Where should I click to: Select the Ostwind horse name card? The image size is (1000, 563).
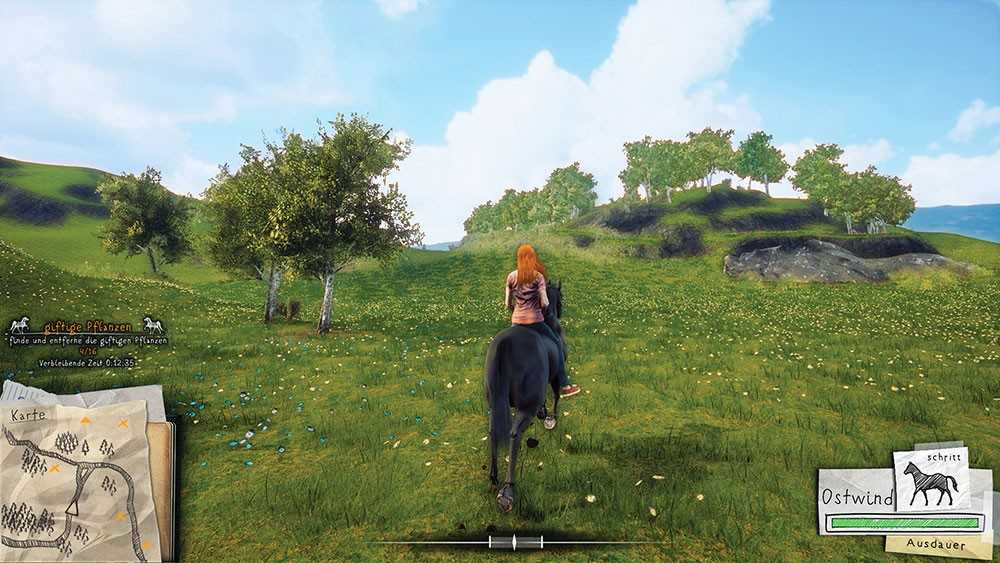click(855, 497)
